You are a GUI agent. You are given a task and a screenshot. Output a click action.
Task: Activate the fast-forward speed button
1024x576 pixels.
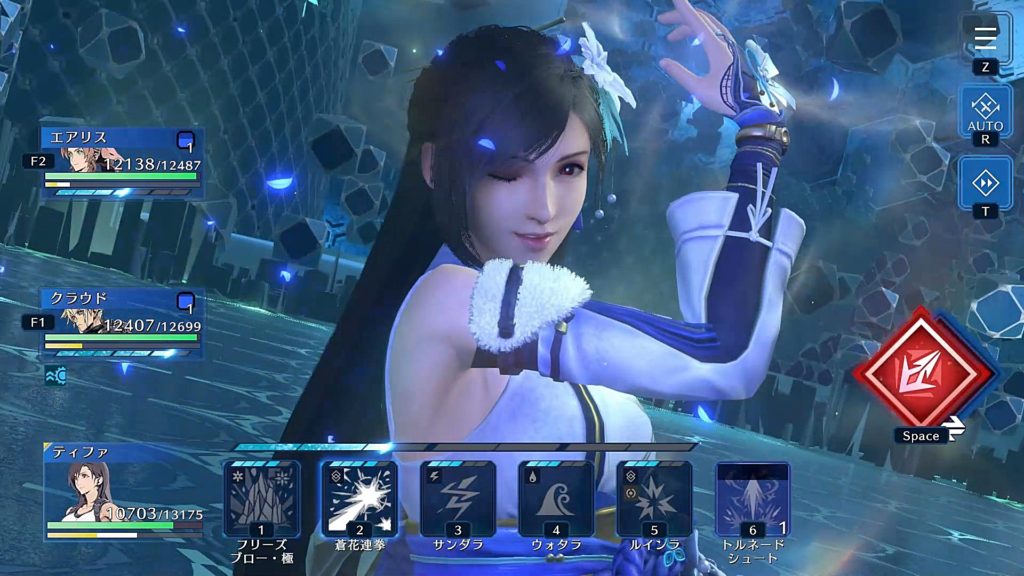click(x=985, y=182)
